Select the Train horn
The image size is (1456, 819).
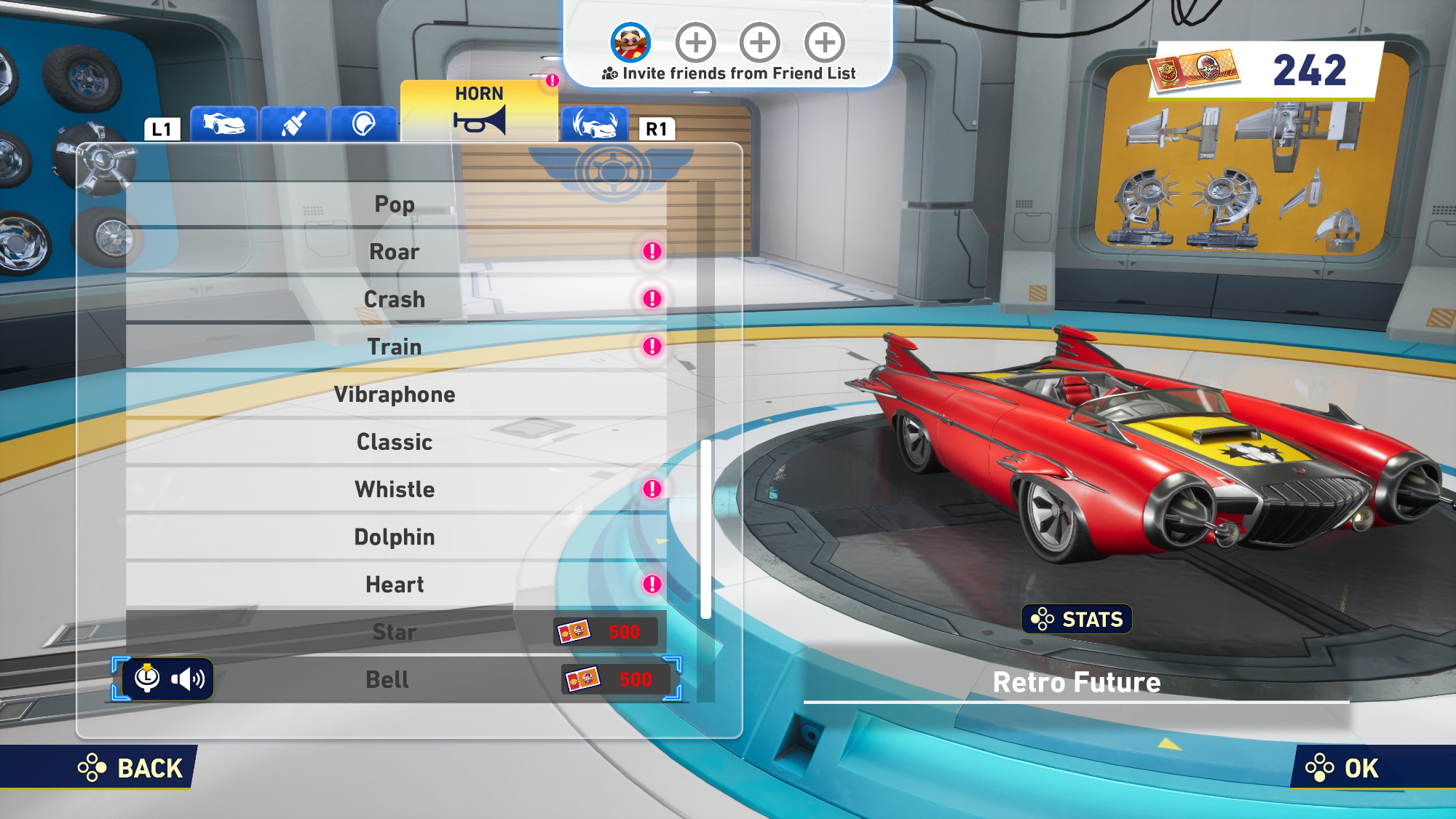pos(395,347)
